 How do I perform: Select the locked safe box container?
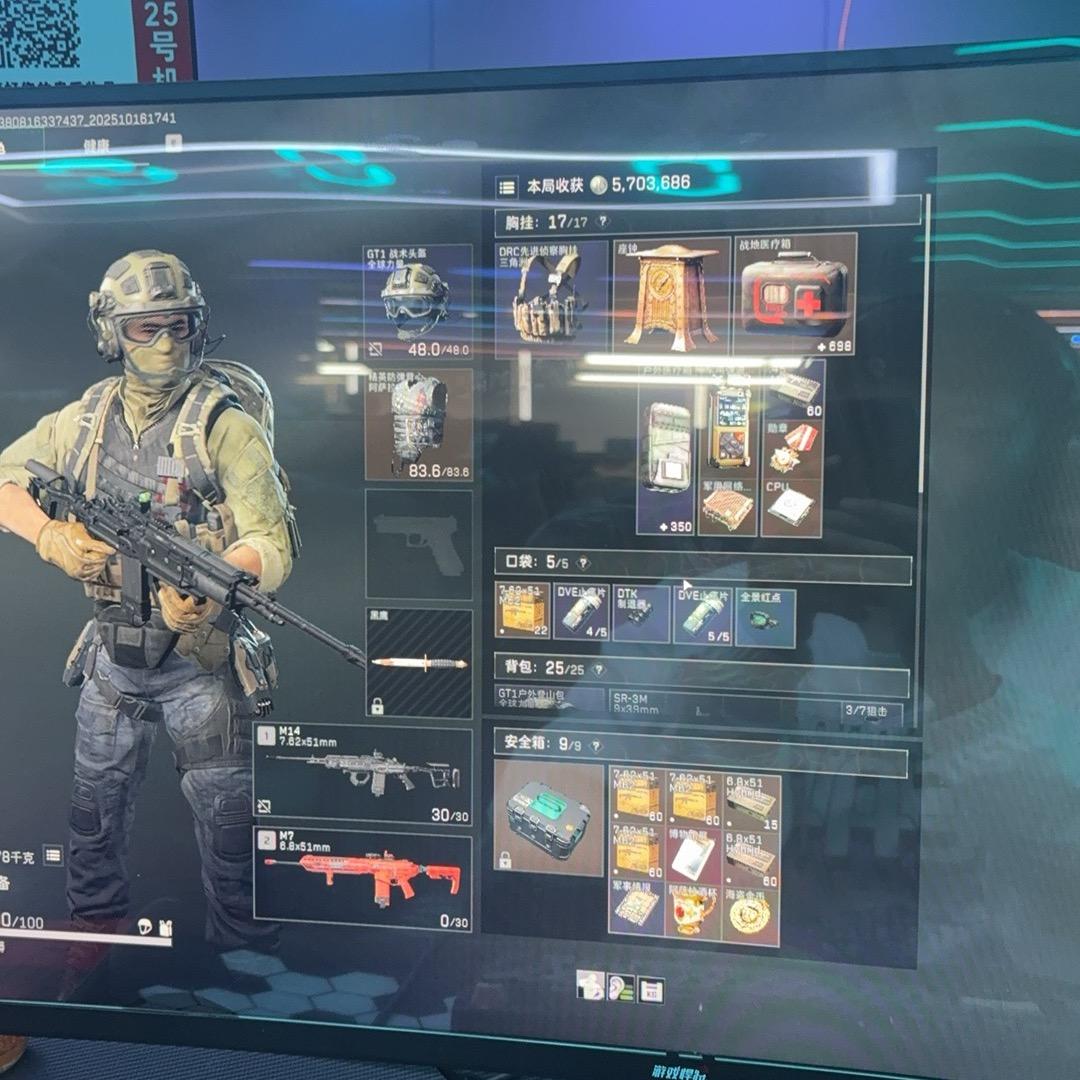(x=549, y=817)
